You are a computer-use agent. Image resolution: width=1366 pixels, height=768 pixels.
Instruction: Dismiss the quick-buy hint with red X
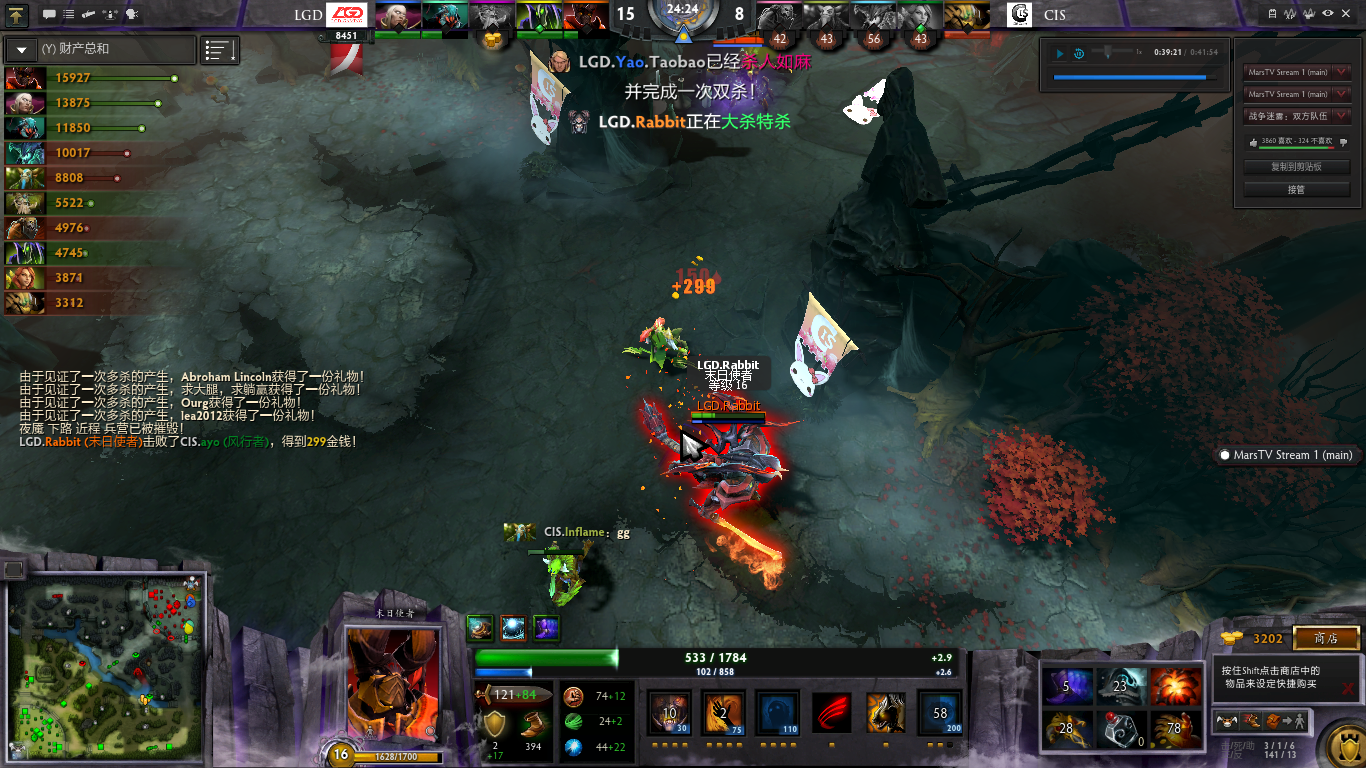(x=1348, y=688)
